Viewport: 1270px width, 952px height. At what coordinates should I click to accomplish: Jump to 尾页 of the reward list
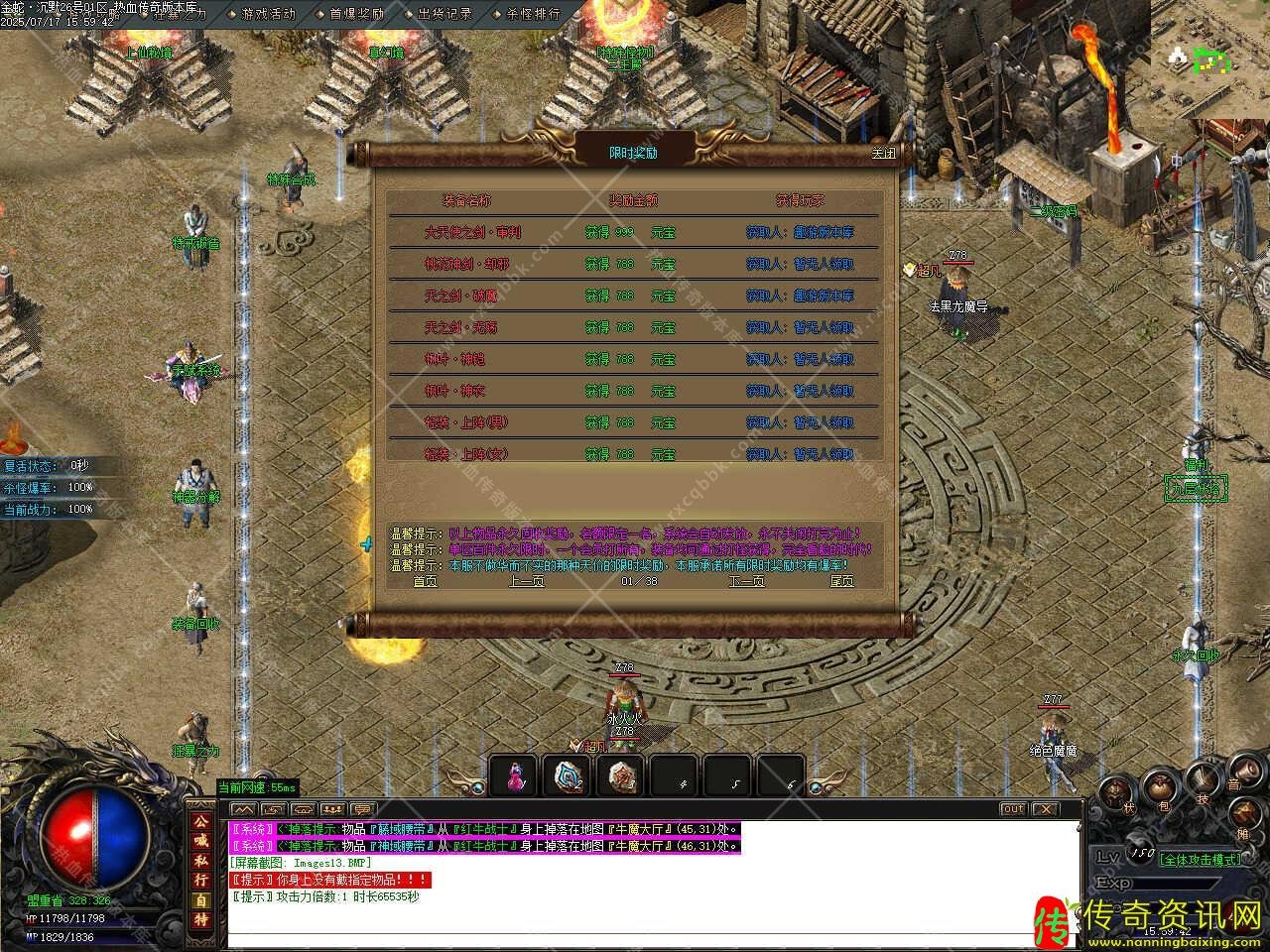pos(841,581)
